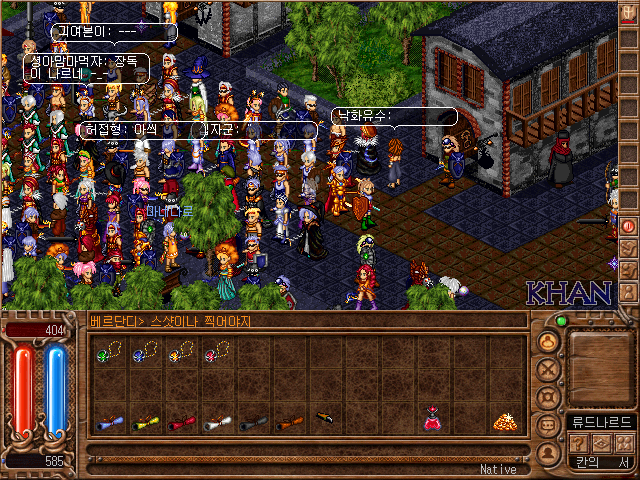Pick the yellow scroll item
Viewport: 640px width, 480px height.
click(143, 423)
